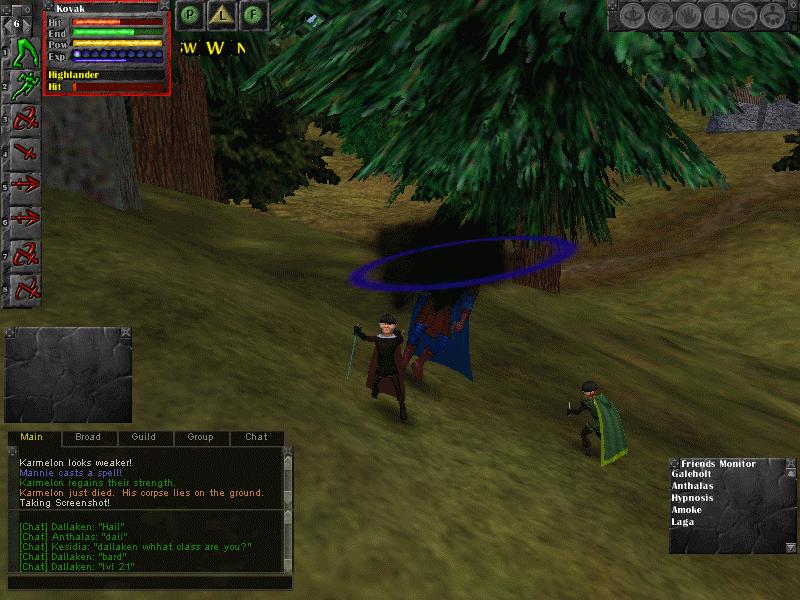Select Galeholt in the Friends Monitor

coord(693,474)
